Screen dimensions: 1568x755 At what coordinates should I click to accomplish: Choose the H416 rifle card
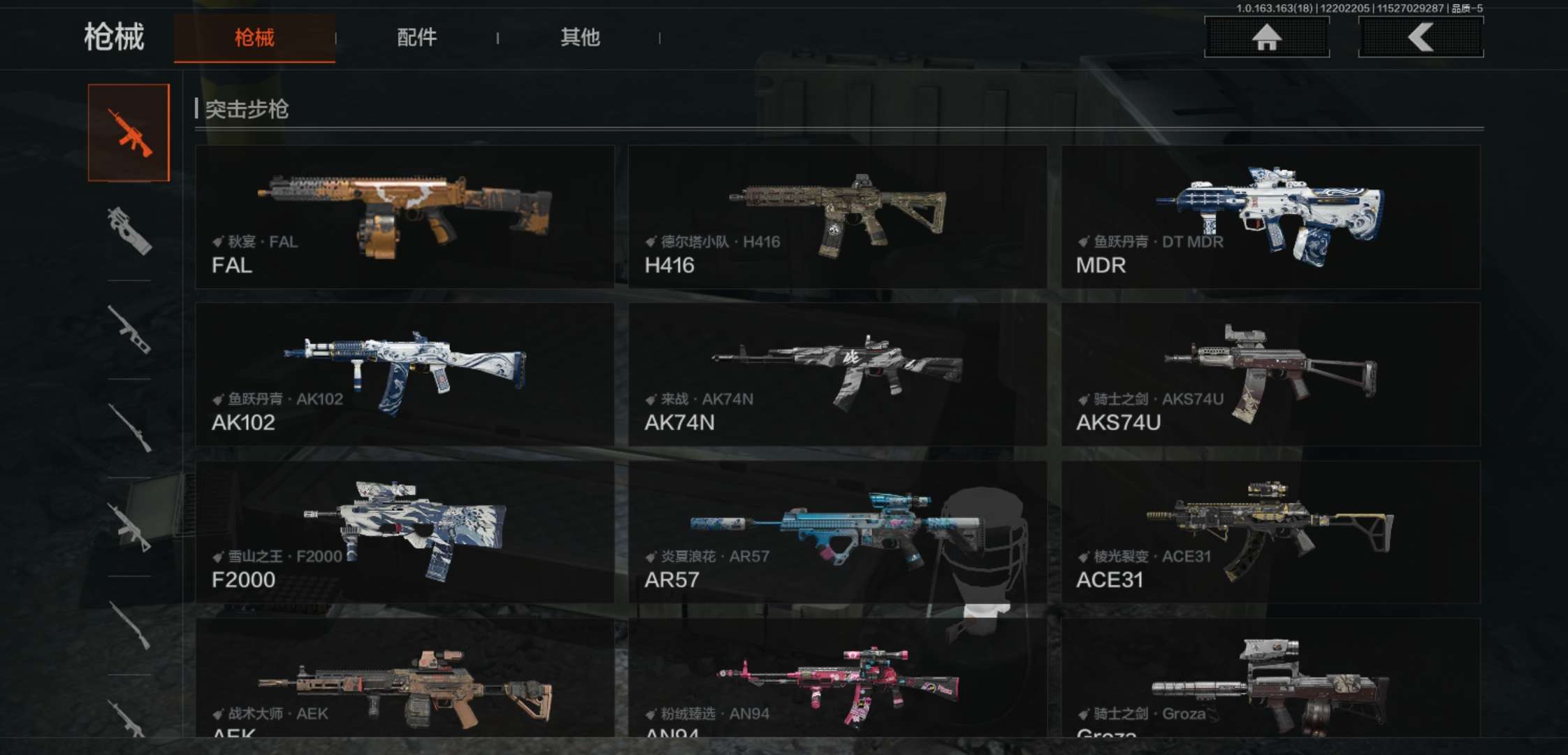837,217
